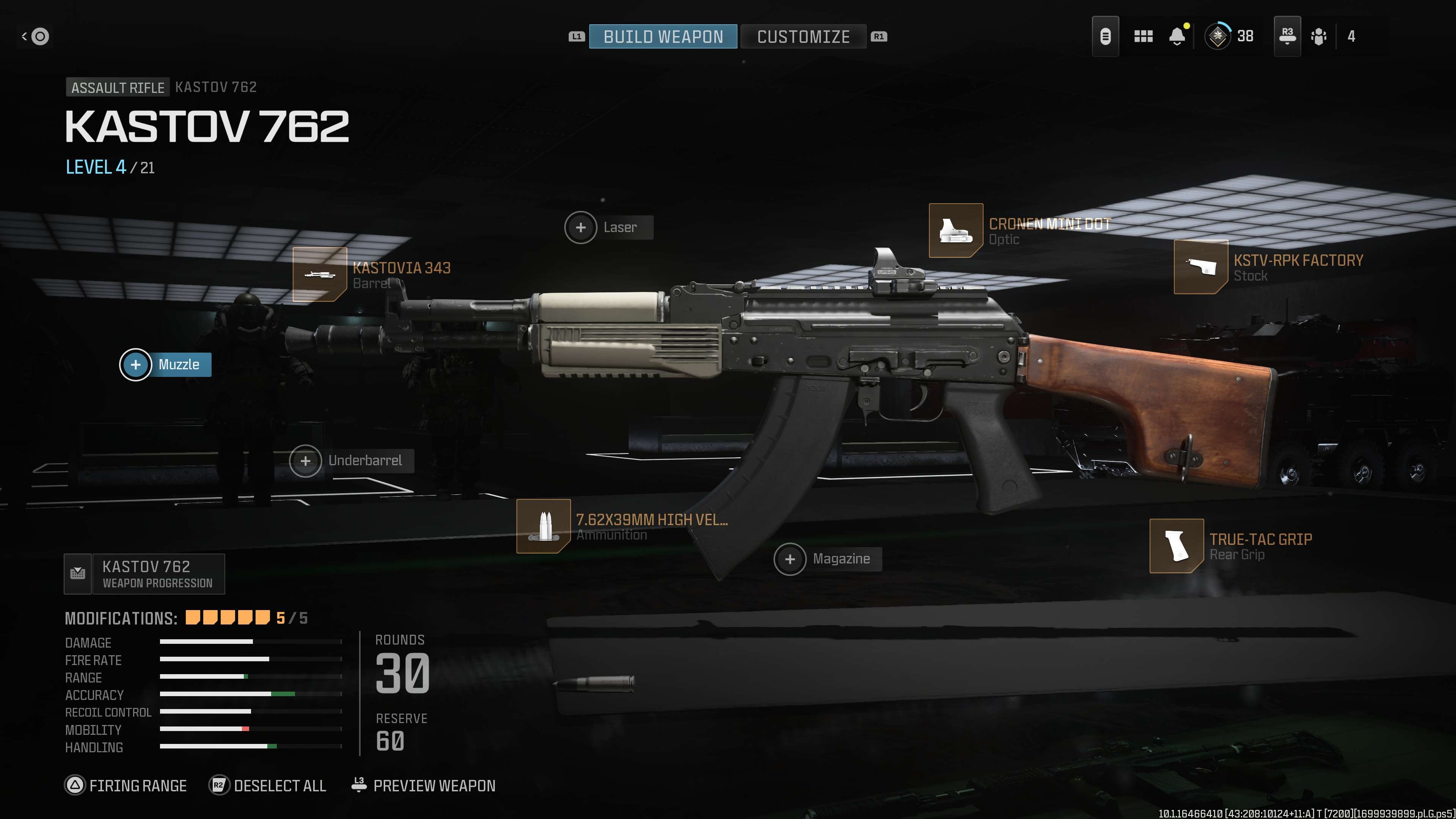
Task: Open the social party icon
Action: (1319, 37)
